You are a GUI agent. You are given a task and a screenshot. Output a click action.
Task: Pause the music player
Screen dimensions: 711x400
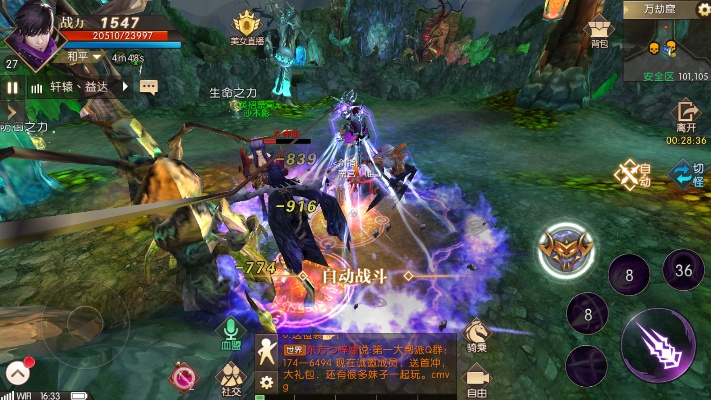click(x=13, y=87)
